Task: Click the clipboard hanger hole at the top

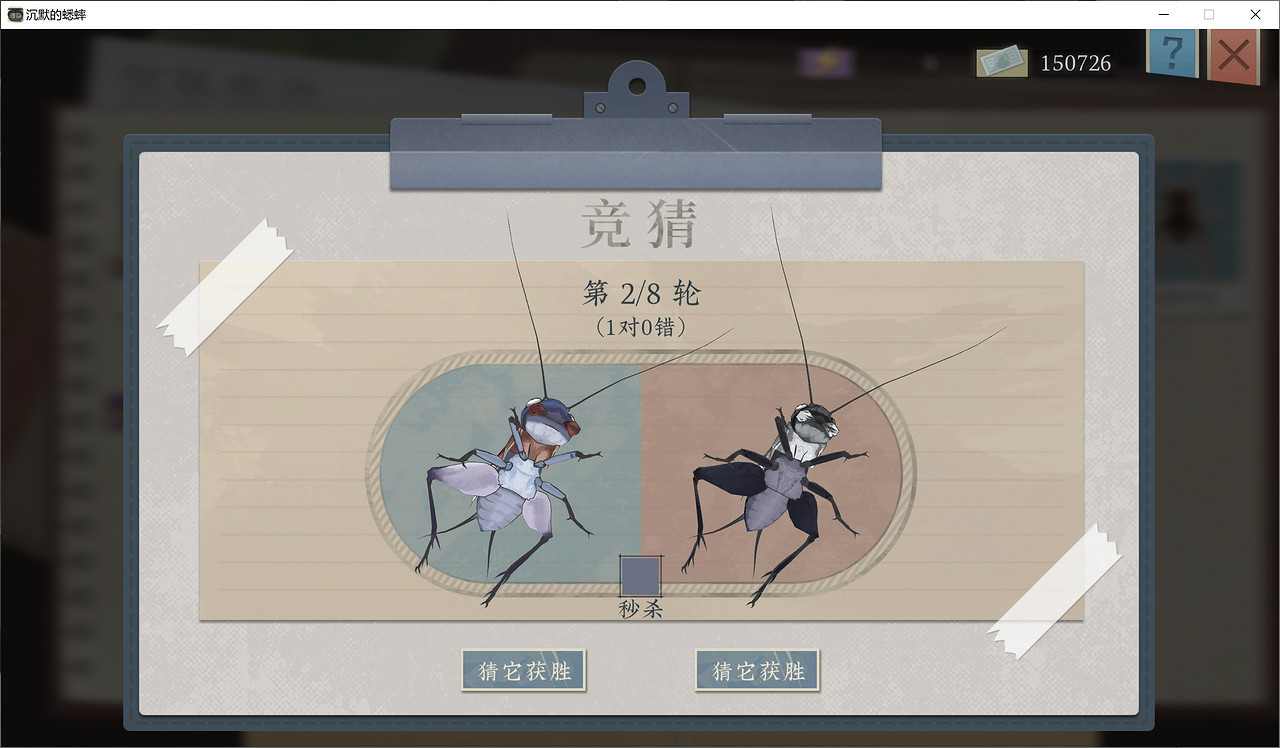Action: coord(636,84)
